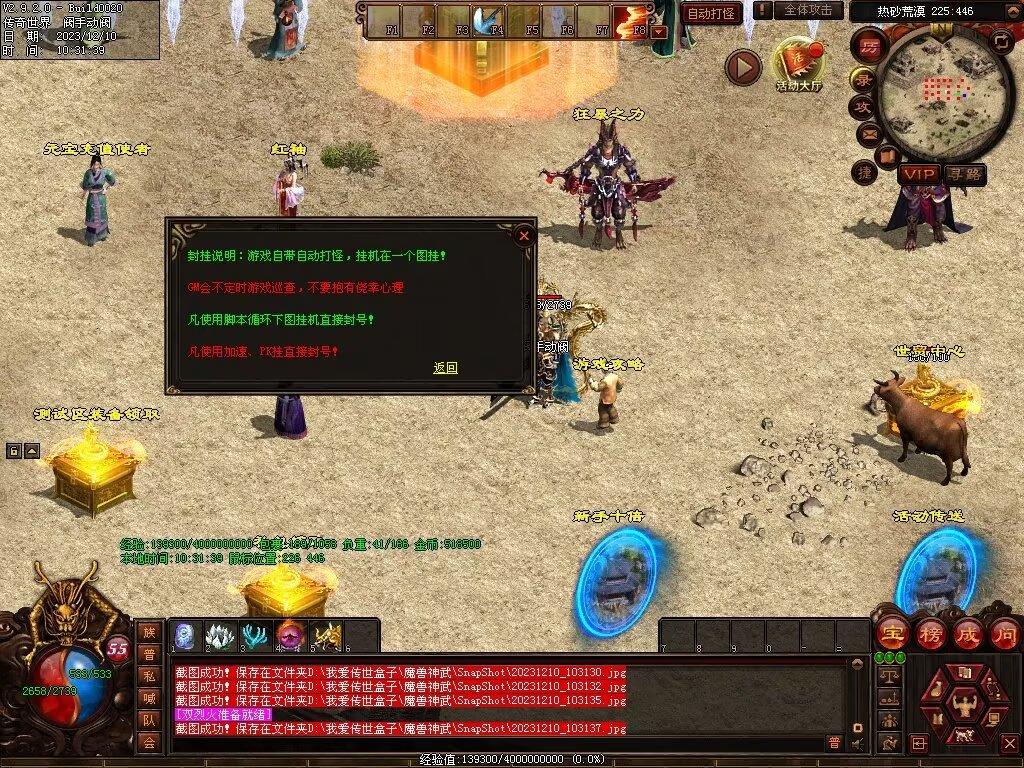Open the VIP panel

click(x=918, y=174)
